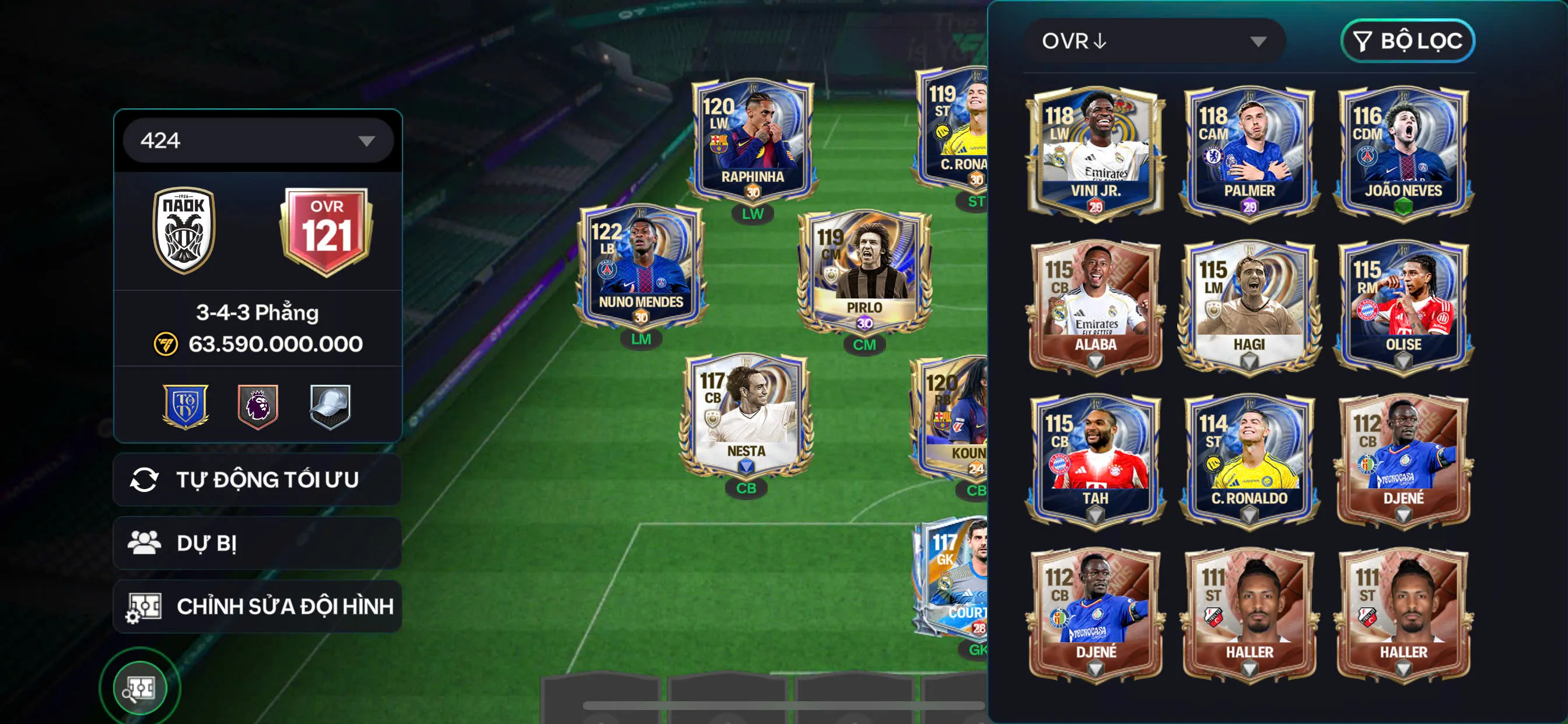Click the funnel icon inside BỘ LỌC
1568x724 pixels.
[1362, 41]
